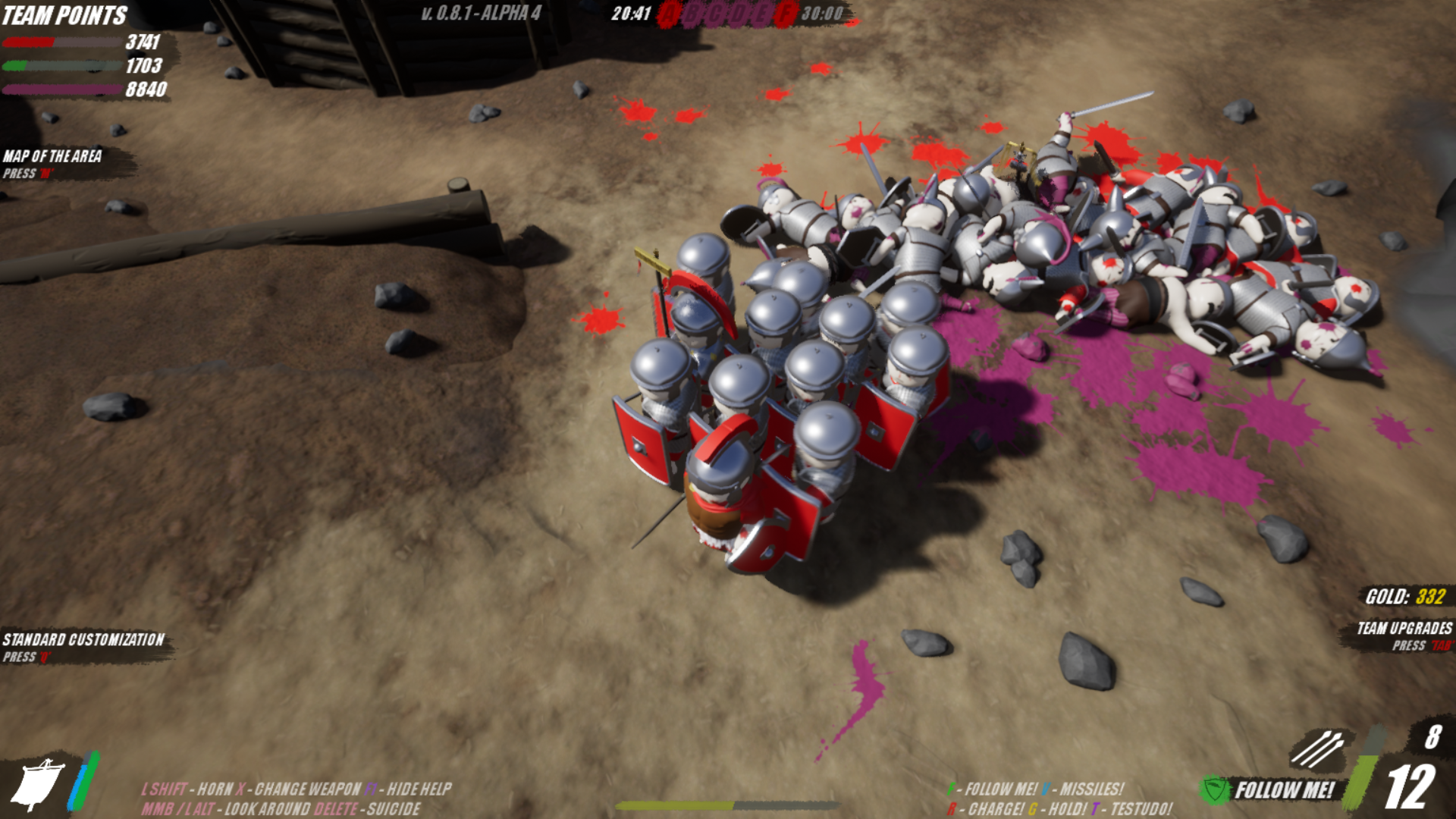1456x819 pixels.
Task: Open the Map of the Area panel
Action: [x=52, y=156]
